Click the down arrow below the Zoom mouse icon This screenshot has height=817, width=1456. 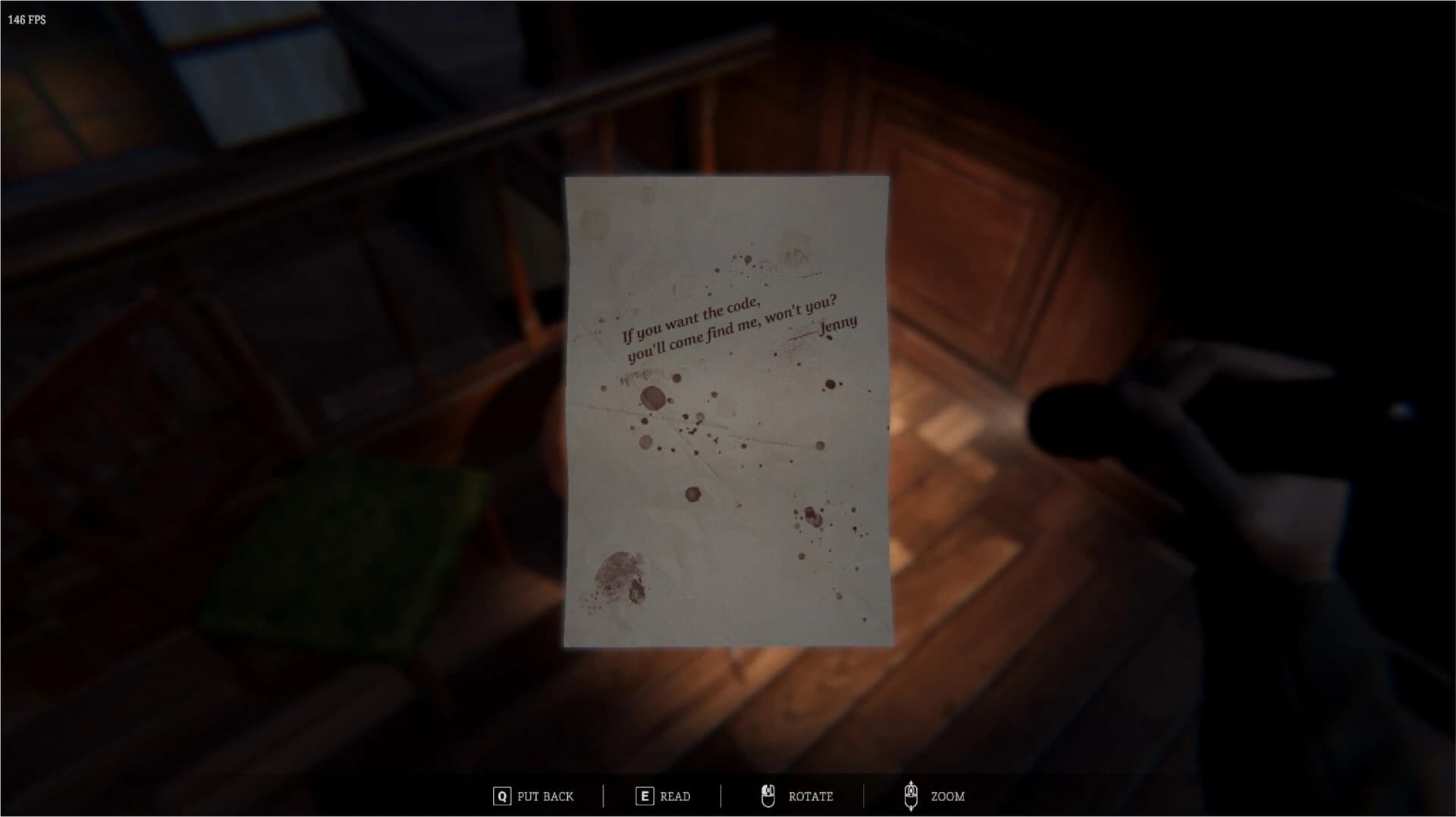(912, 810)
